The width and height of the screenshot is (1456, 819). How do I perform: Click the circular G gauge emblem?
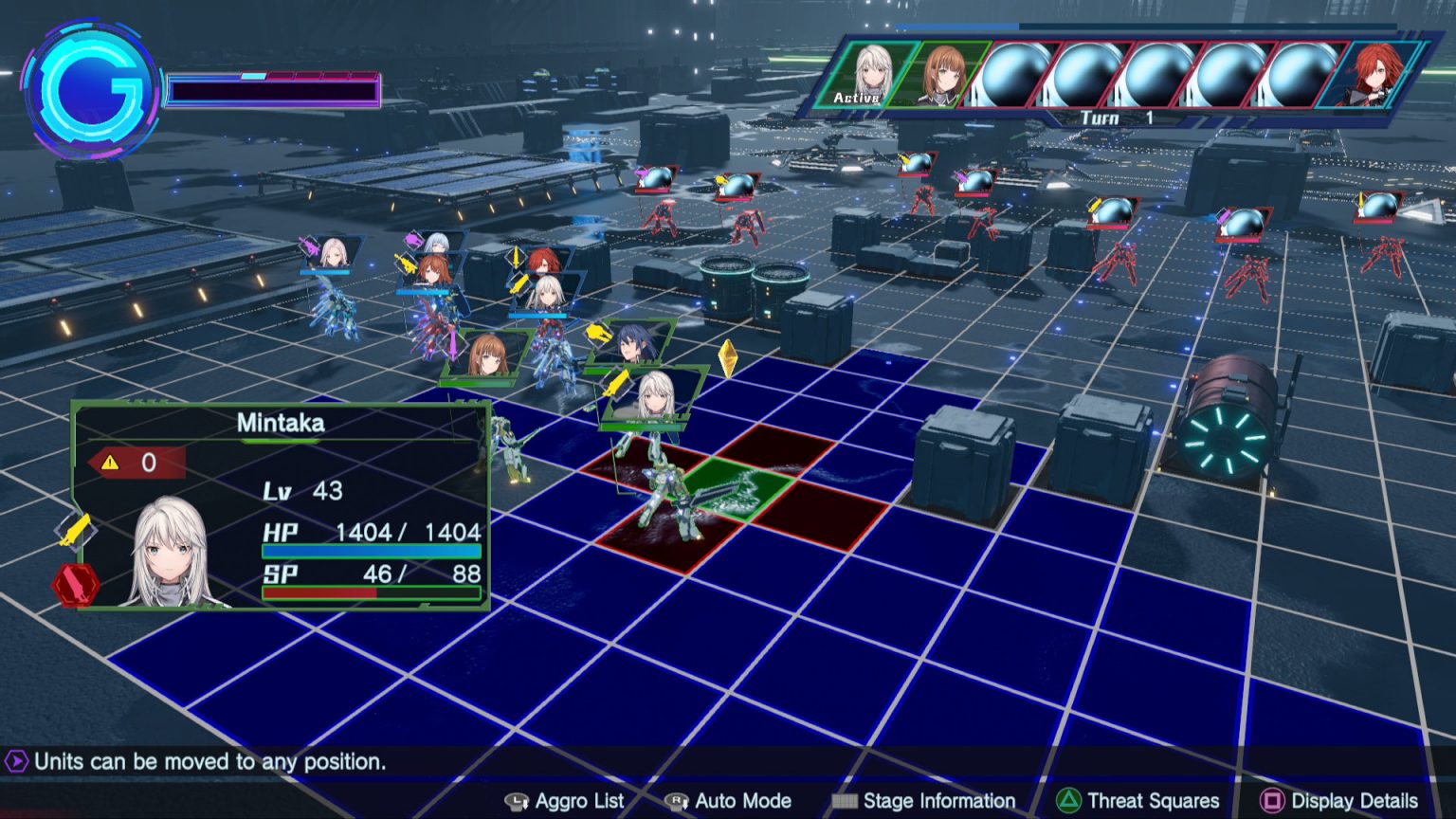coord(92,92)
